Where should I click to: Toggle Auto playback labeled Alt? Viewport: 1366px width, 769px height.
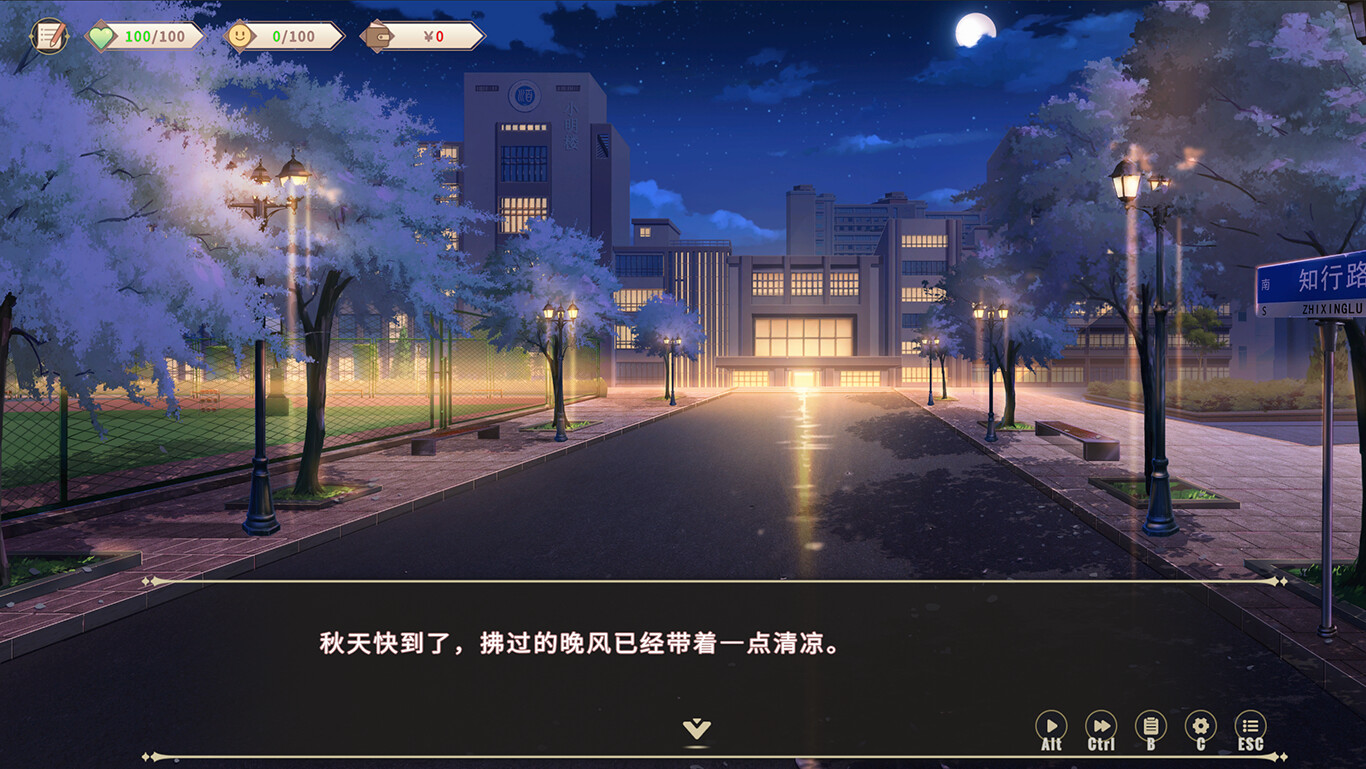pyautogui.click(x=1051, y=745)
